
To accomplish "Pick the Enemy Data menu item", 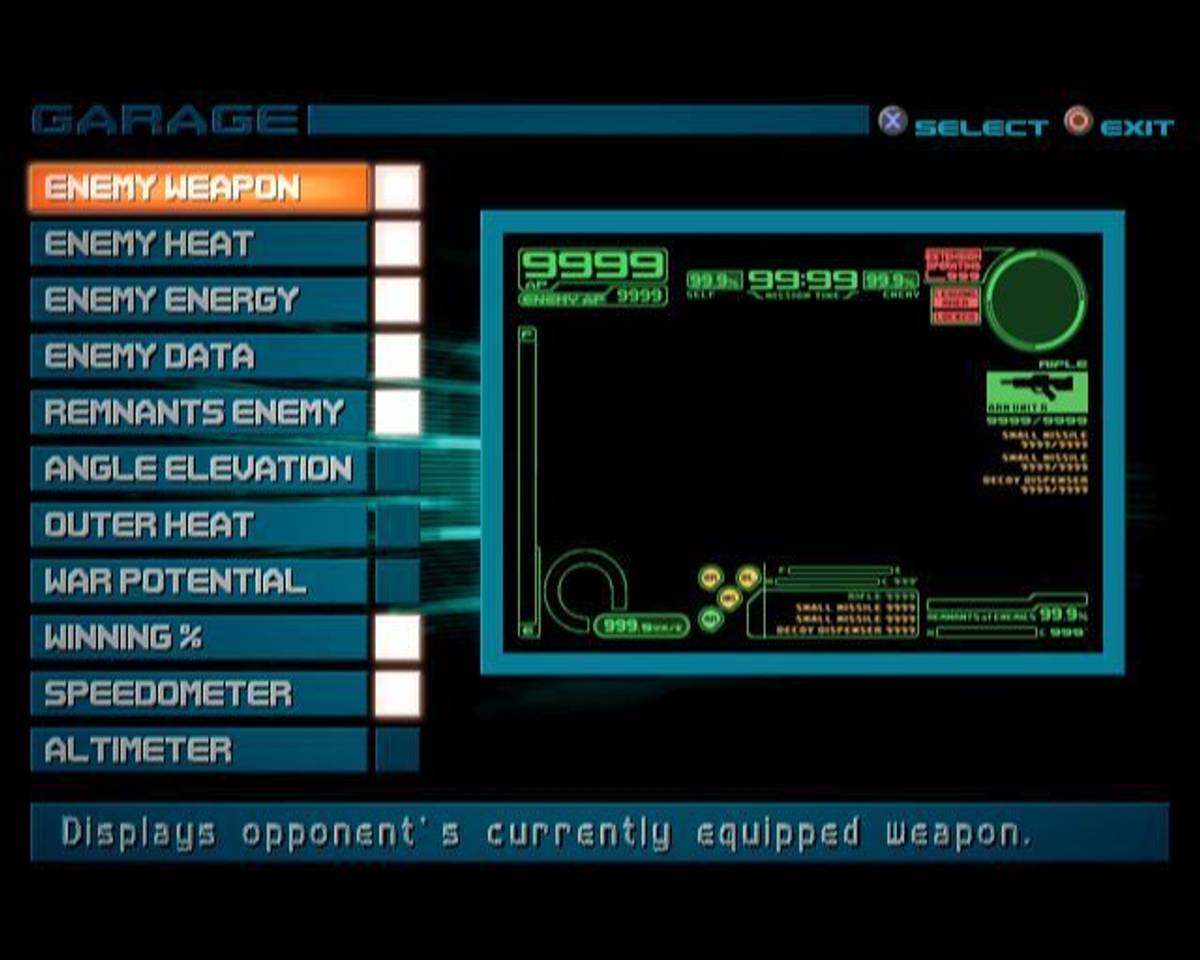I will pos(198,356).
